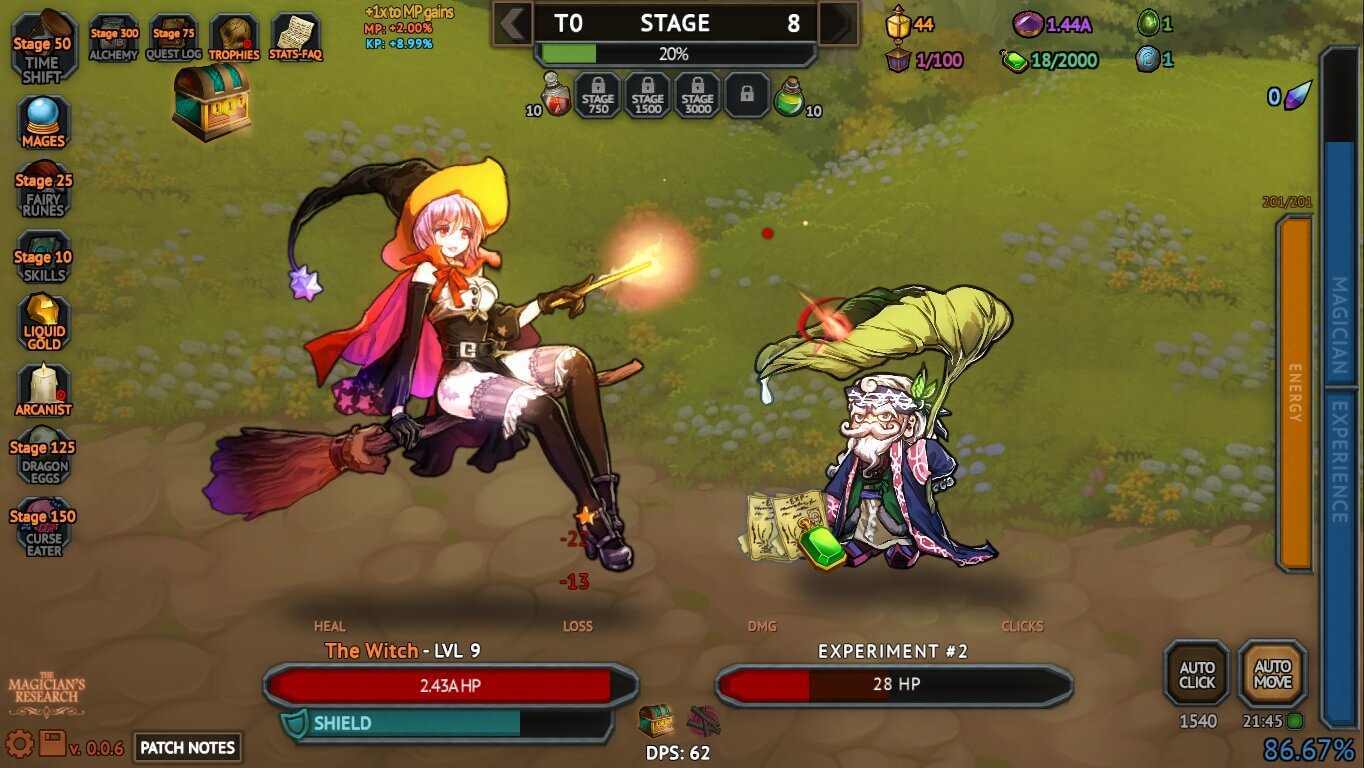Open settings with the gear icon
Viewport: 1364px width, 768px height.
(x=19, y=743)
